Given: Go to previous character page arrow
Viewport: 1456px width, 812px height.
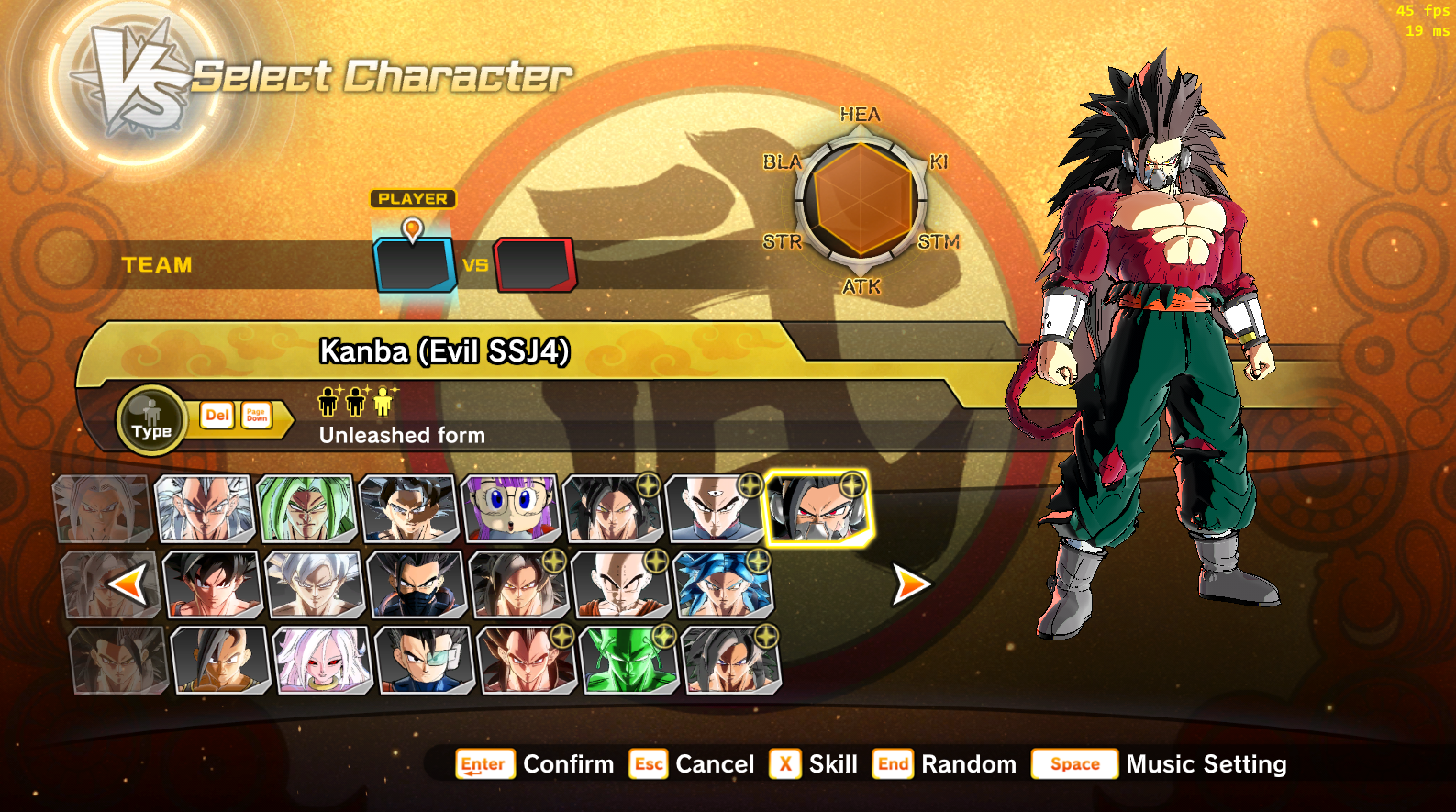Looking at the screenshot, I should point(127,584).
